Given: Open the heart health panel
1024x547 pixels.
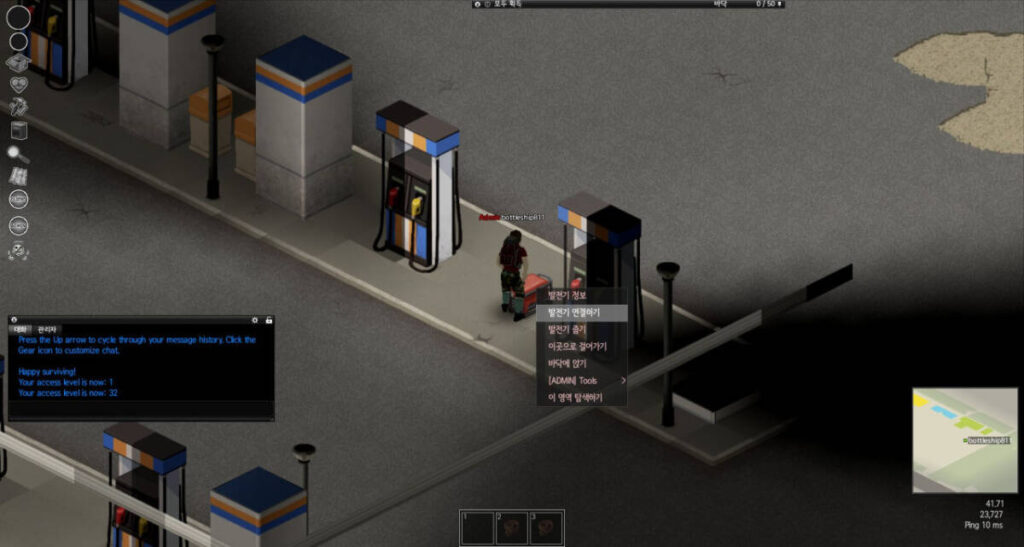Looking at the screenshot, I should click(19, 85).
